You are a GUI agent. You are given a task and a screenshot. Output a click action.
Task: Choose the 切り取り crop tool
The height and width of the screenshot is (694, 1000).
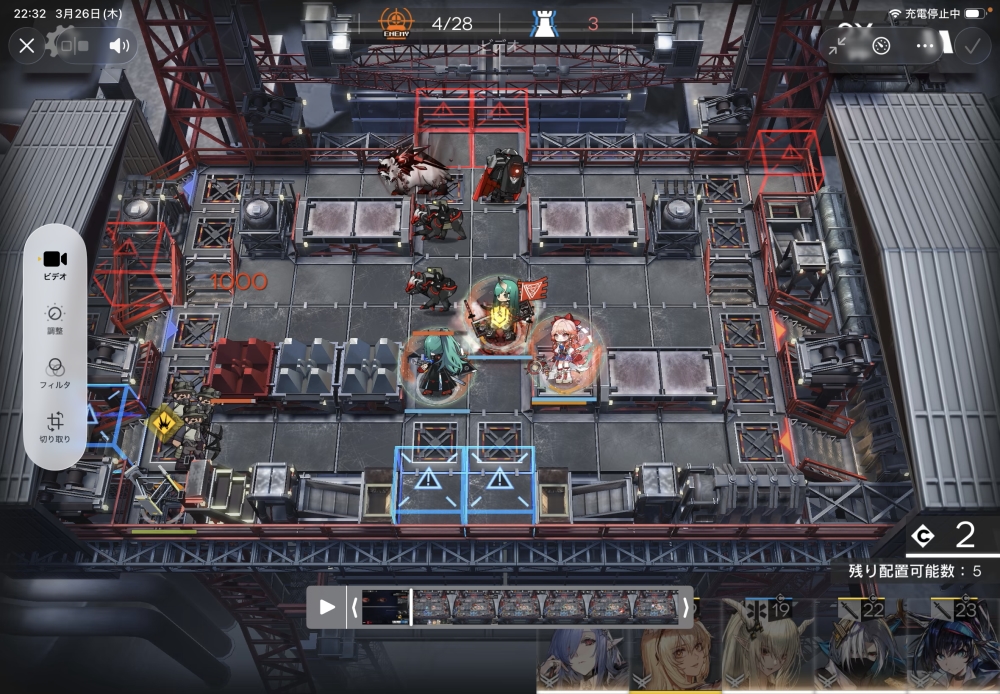[x=55, y=428]
